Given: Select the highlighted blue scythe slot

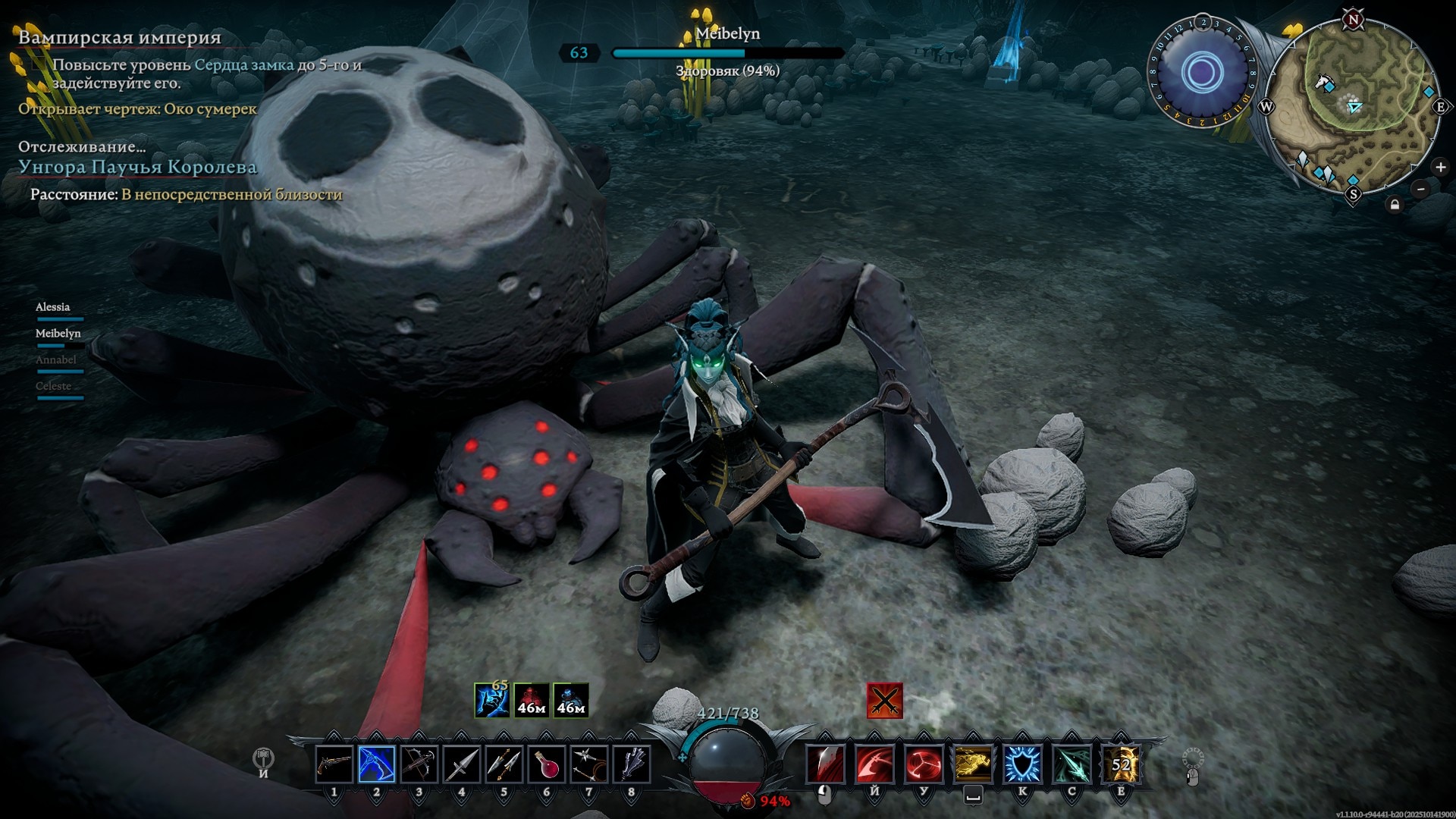Looking at the screenshot, I should pos(377,764).
